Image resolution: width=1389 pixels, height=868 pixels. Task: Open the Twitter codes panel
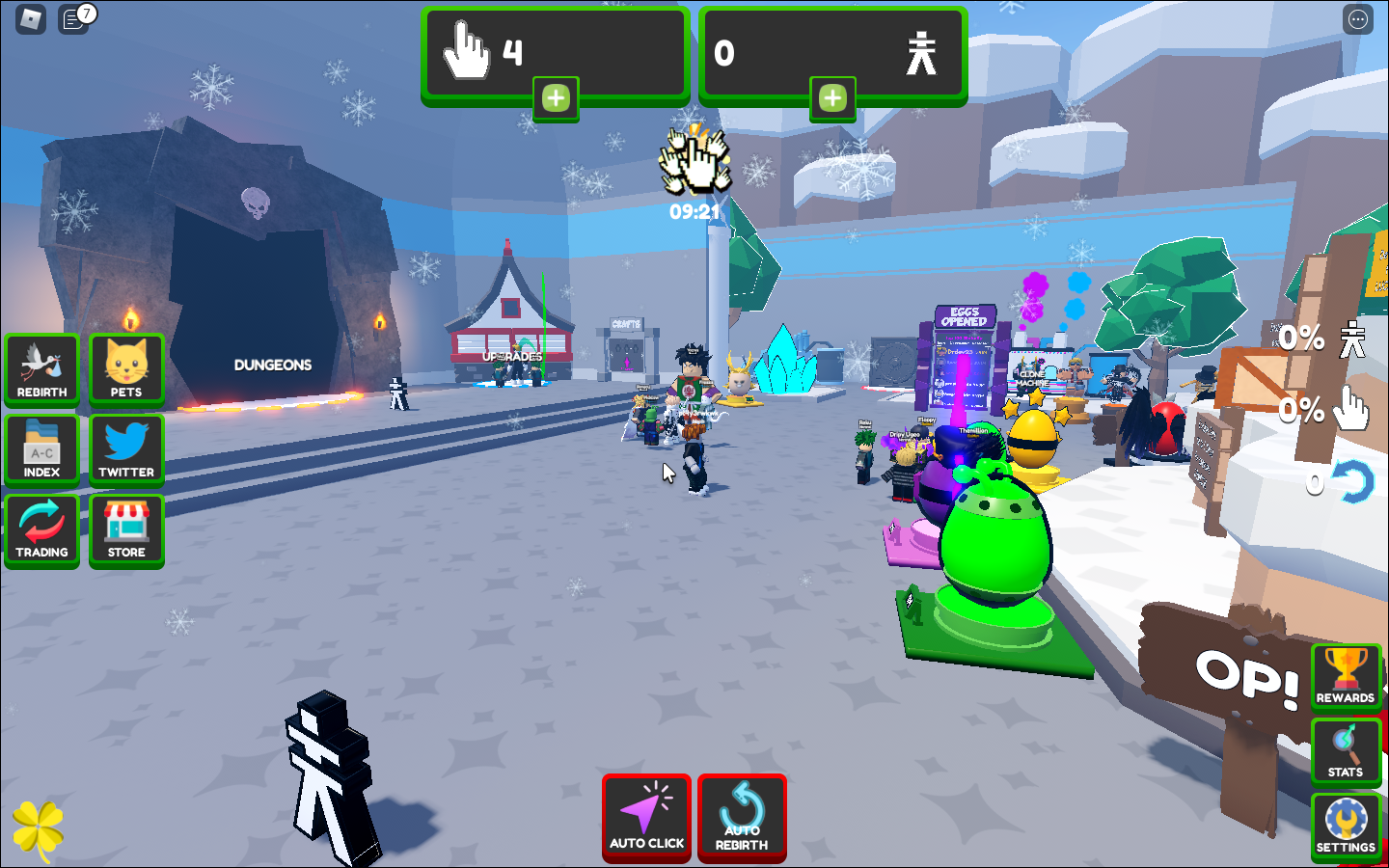[x=126, y=449]
